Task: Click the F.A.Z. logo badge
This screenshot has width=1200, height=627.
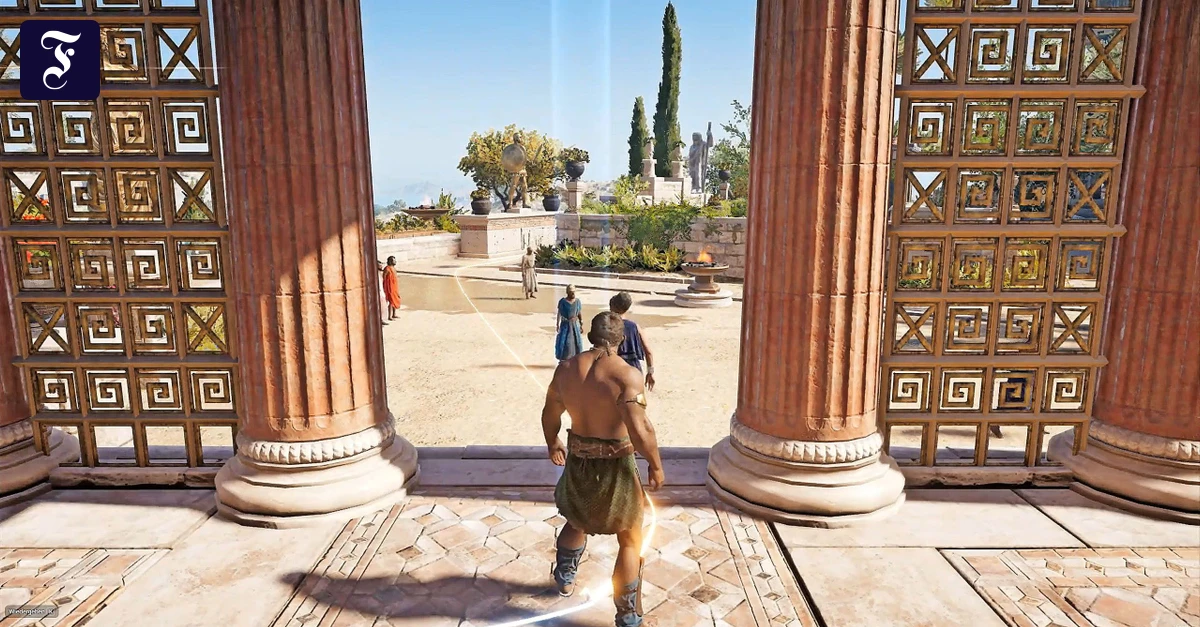Action: tap(60, 60)
